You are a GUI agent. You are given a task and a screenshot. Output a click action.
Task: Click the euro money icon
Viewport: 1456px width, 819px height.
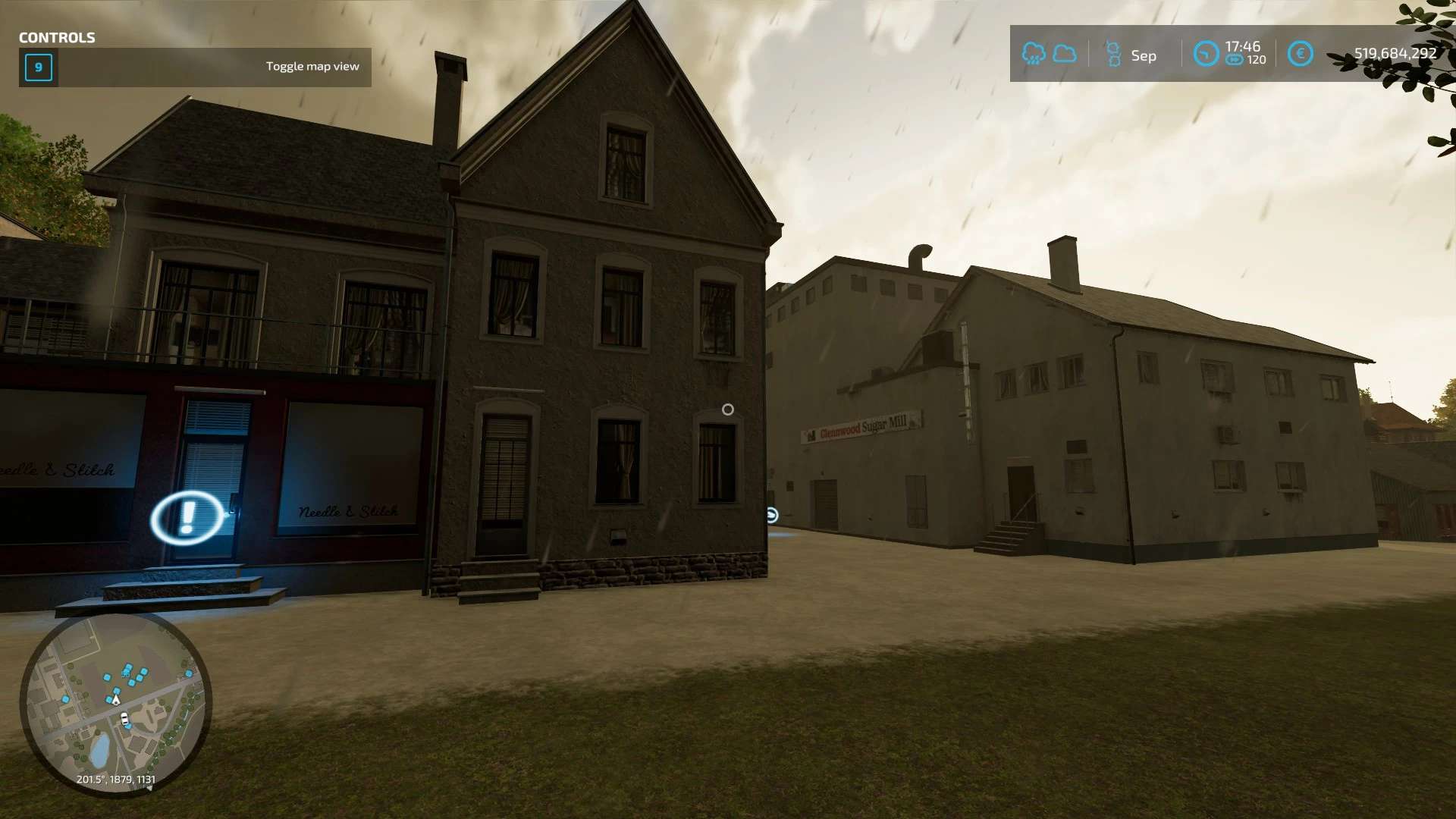tap(1300, 54)
